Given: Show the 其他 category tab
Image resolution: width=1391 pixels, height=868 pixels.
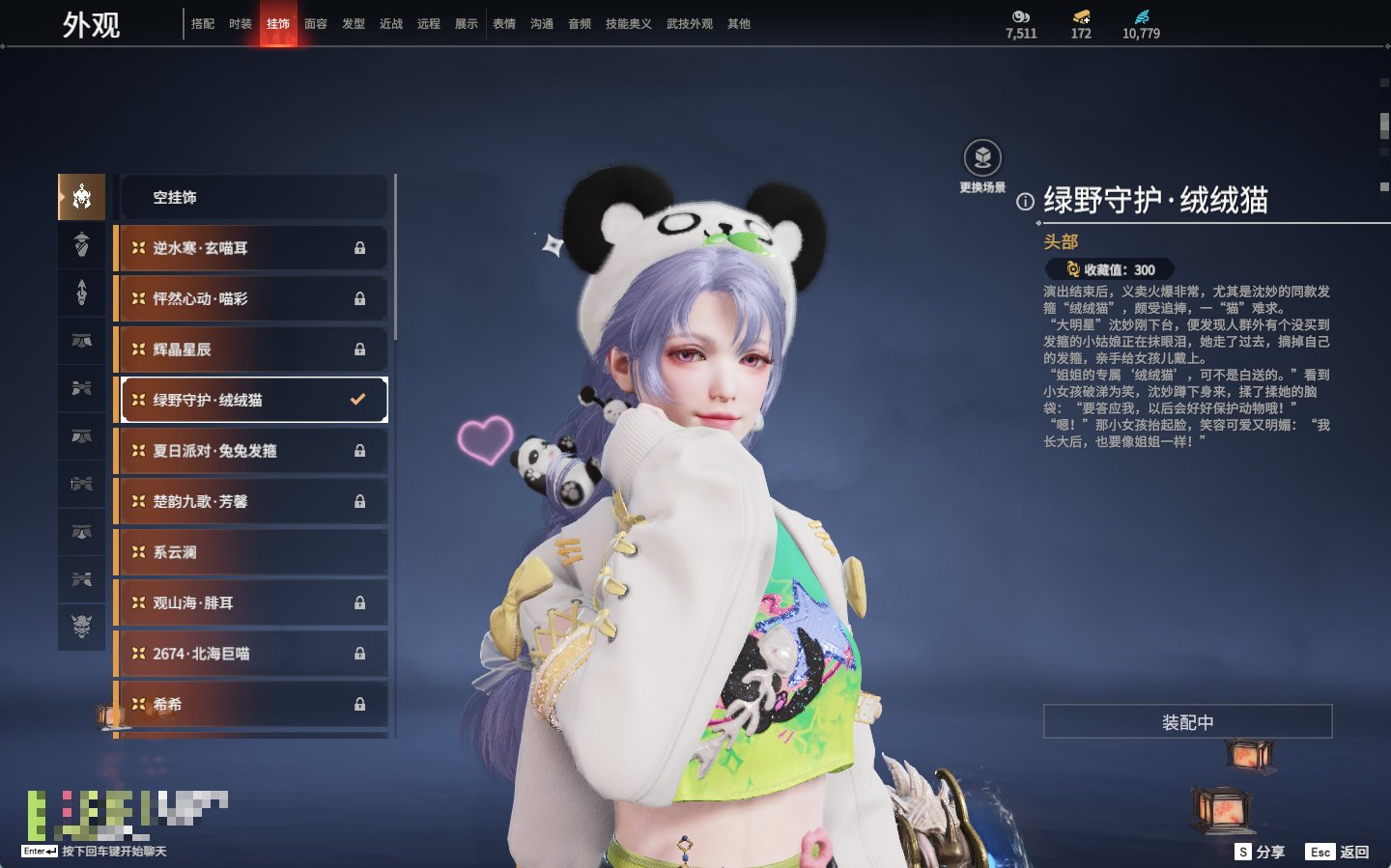Looking at the screenshot, I should click(x=739, y=24).
